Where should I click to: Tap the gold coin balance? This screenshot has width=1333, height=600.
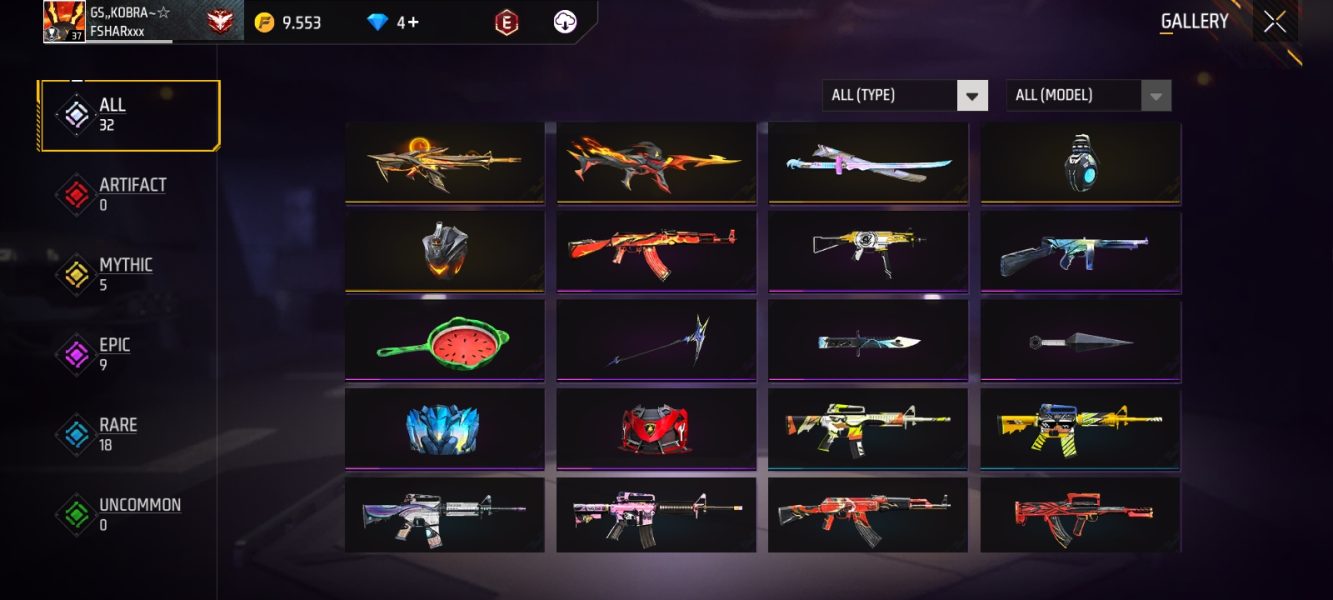click(x=288, y=22)
